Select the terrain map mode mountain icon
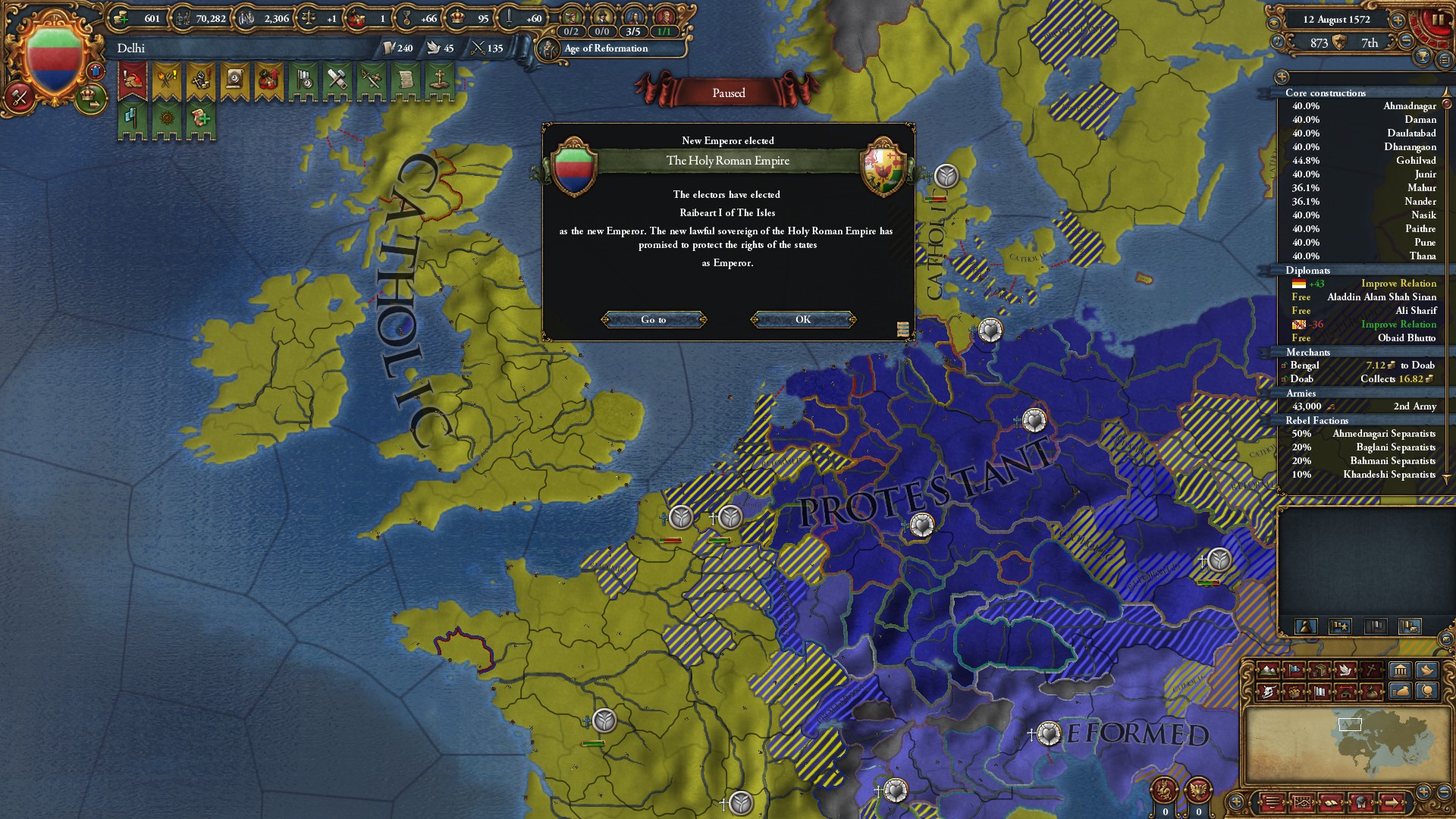Screen dimensions: 1456x819 [1268, 670]
